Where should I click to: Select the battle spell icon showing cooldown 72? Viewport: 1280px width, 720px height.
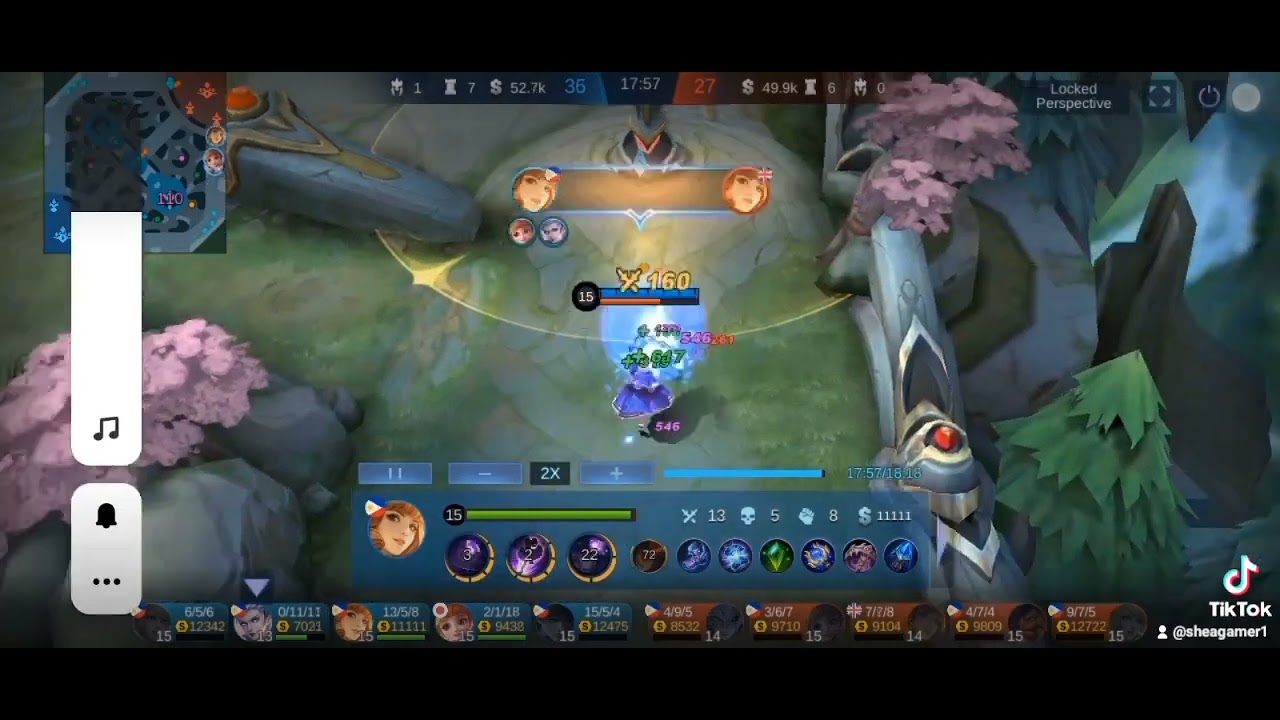point(649,555)
